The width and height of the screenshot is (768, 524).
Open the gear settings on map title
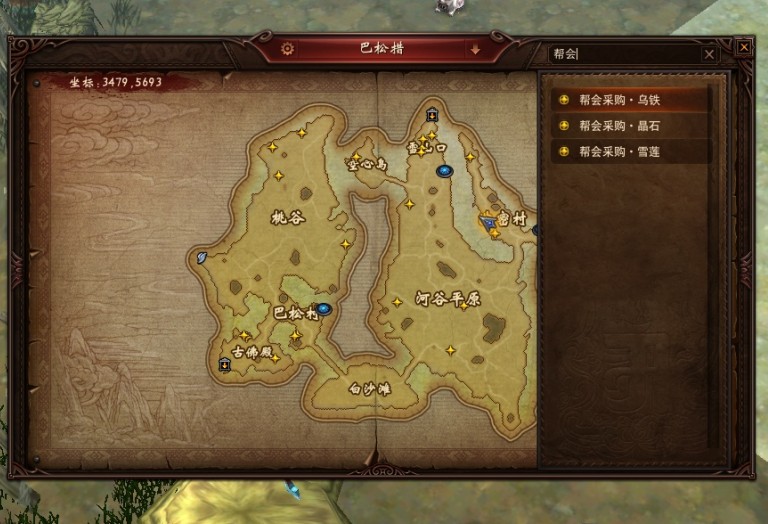tap(288, 48)
